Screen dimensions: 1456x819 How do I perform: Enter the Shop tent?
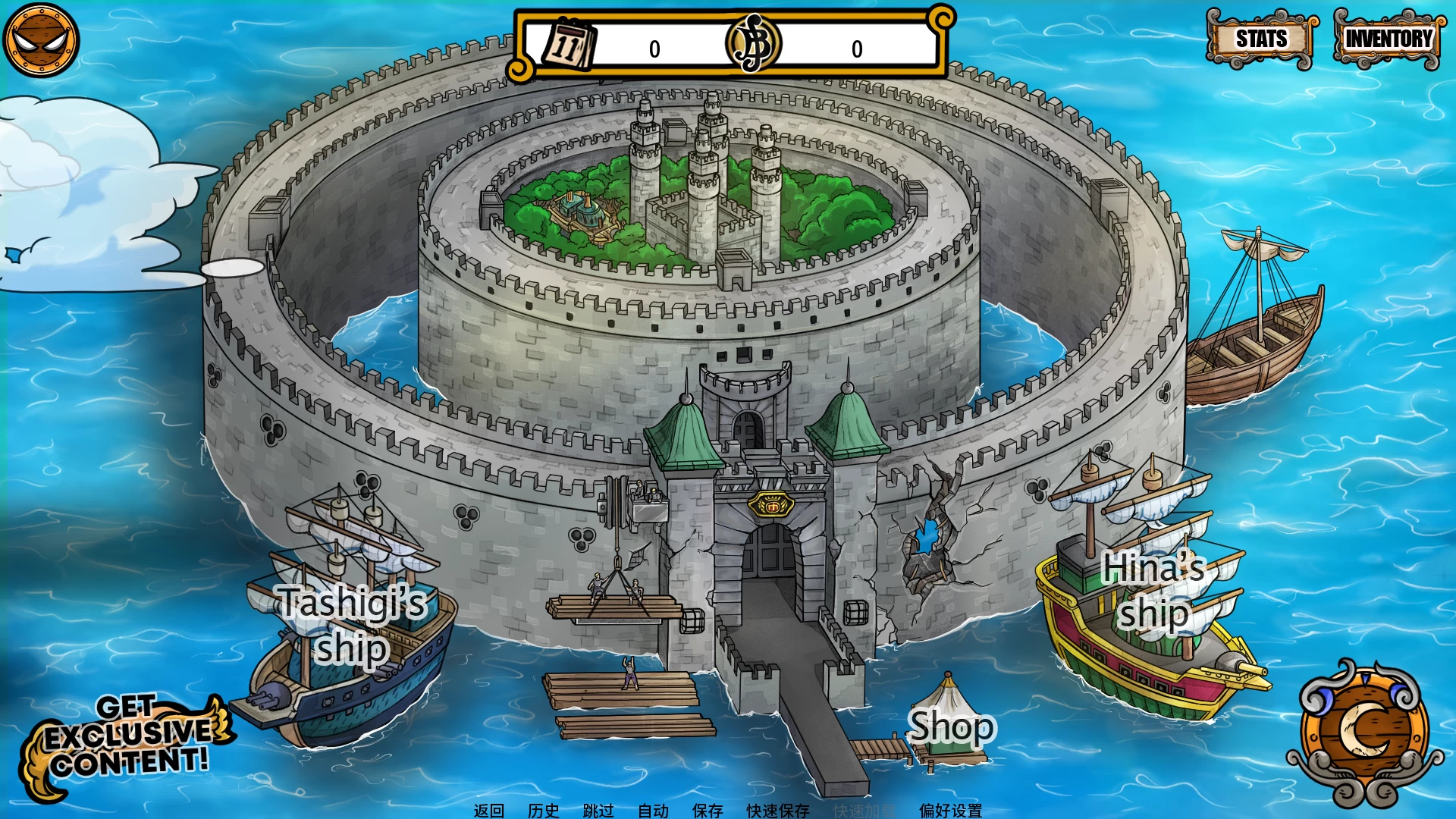[950, 728]
